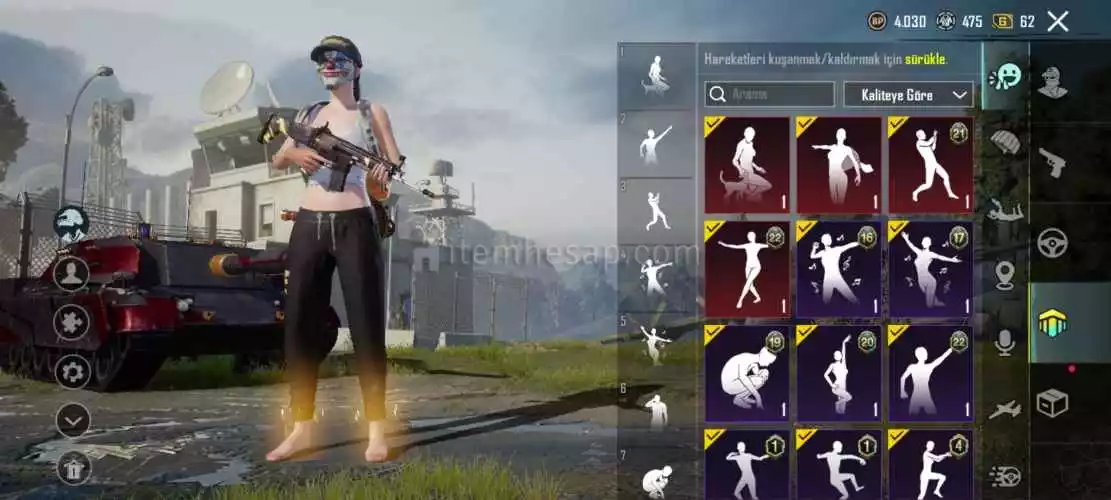
Task: Switch to the map pin category tab
Action: tap(1005, 274)
